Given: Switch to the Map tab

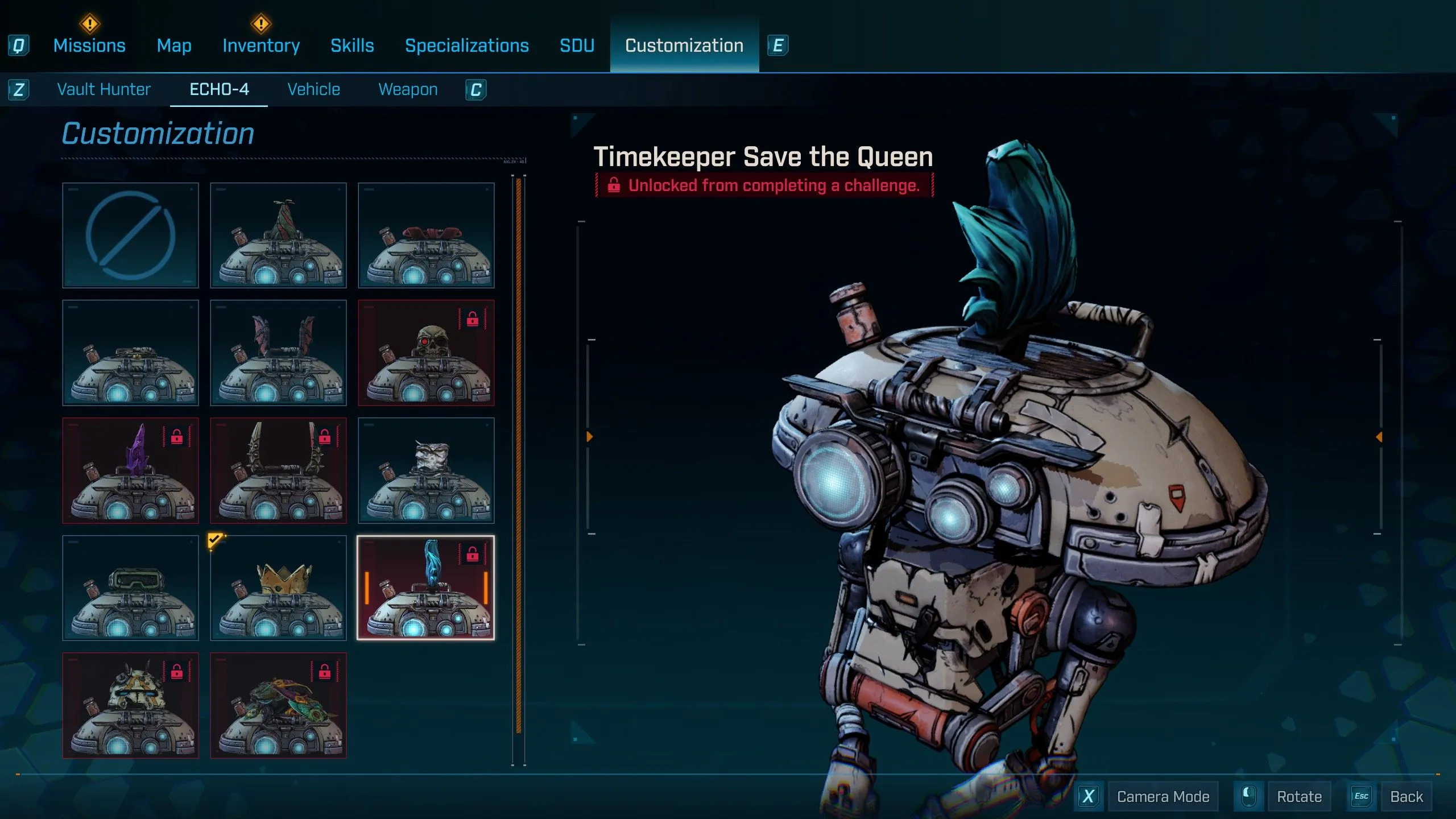Looking at the screenshot, I should 174,45.
